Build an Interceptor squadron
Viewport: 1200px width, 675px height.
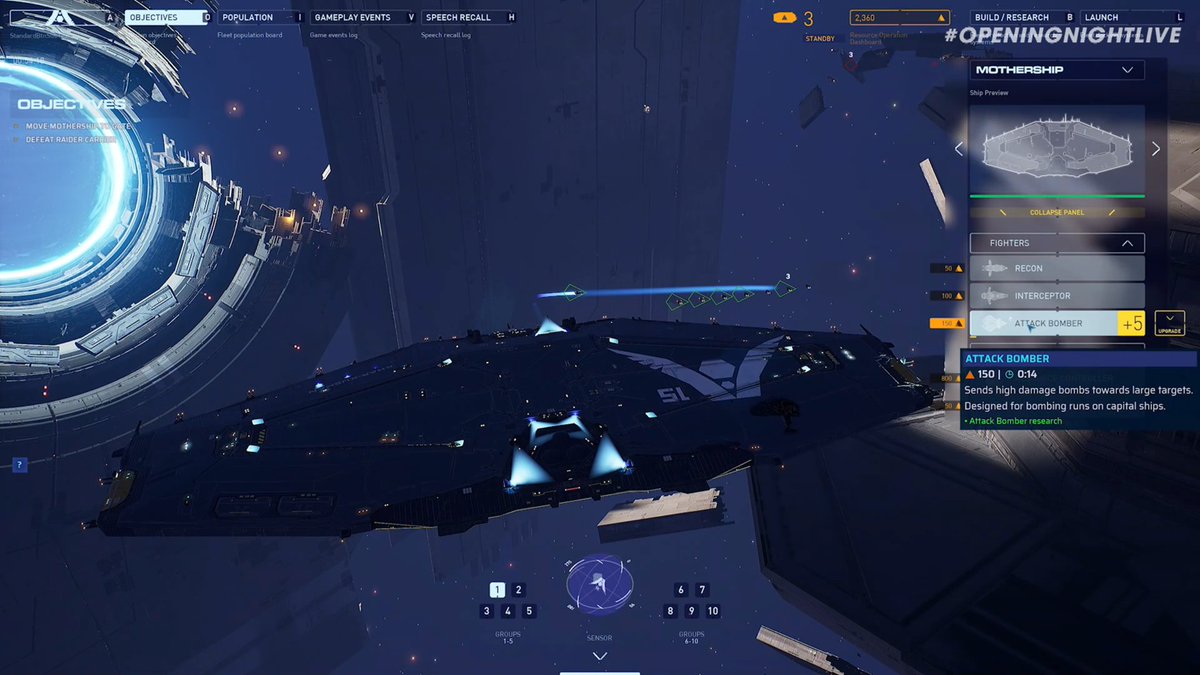tap(1057, 296)
